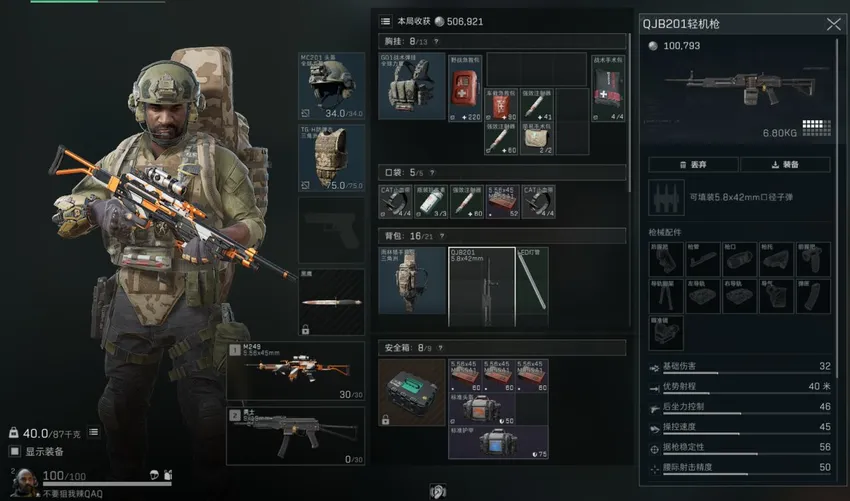Toggle the 显示装备 show equipment checkbox
The width and height of the screenshot is (850, 501).
tap(16, 451)
